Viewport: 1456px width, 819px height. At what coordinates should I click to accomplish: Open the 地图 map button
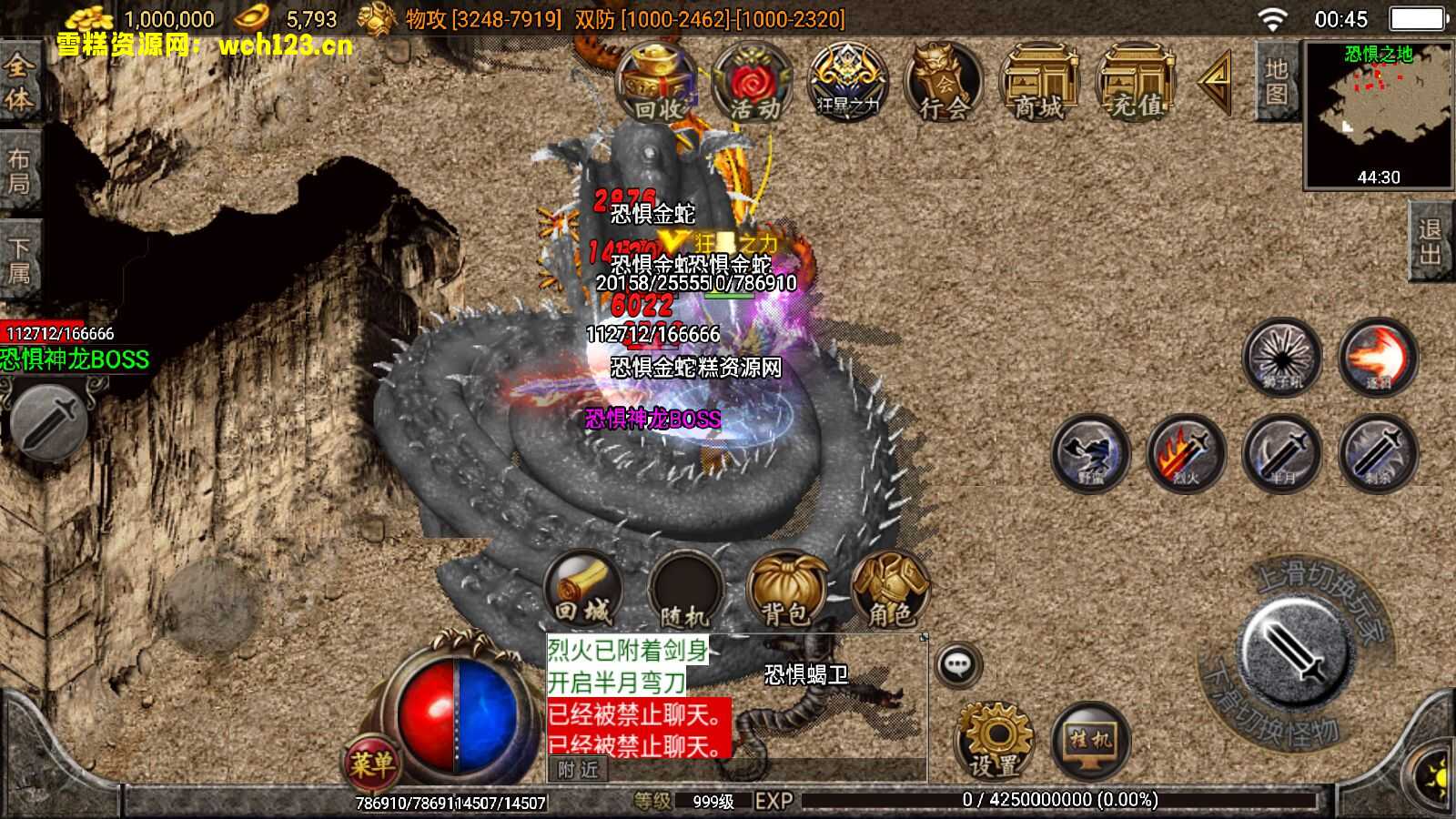click(1276, 82)
